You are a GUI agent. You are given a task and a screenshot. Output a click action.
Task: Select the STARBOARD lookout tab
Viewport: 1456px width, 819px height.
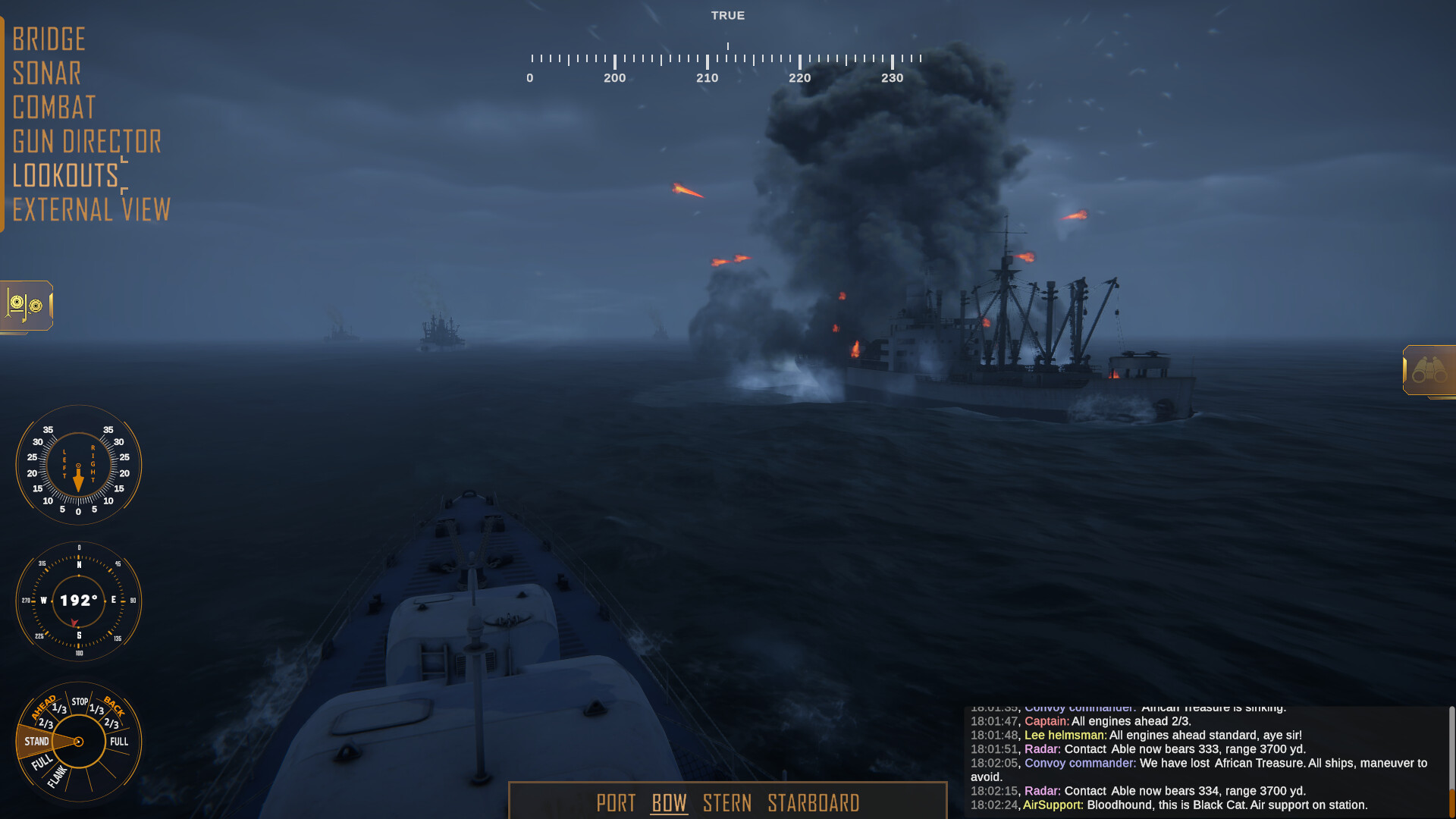(814, 803)
